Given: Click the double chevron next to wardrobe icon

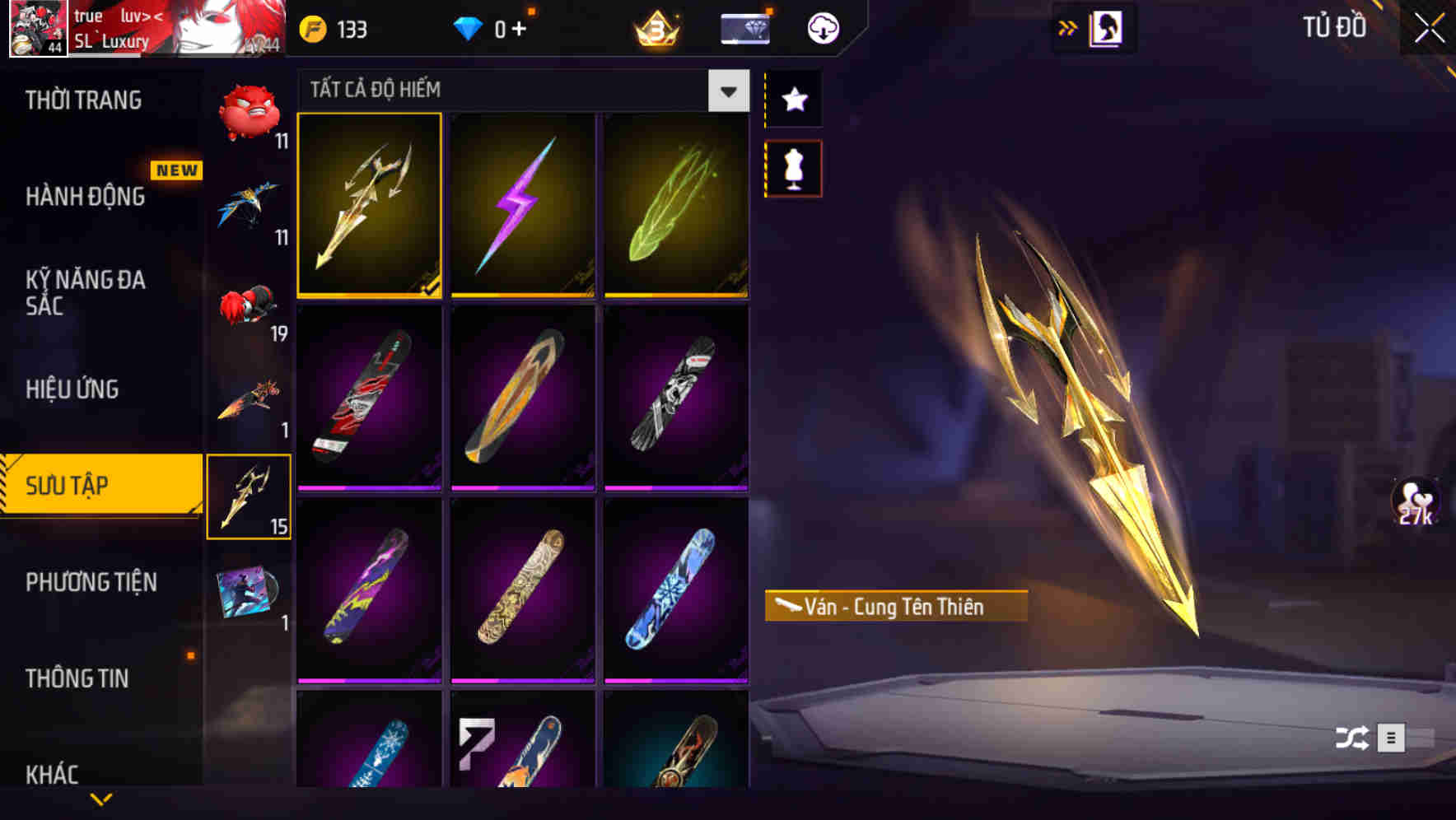Looking at the screenshot, I should click(1068, 27).
